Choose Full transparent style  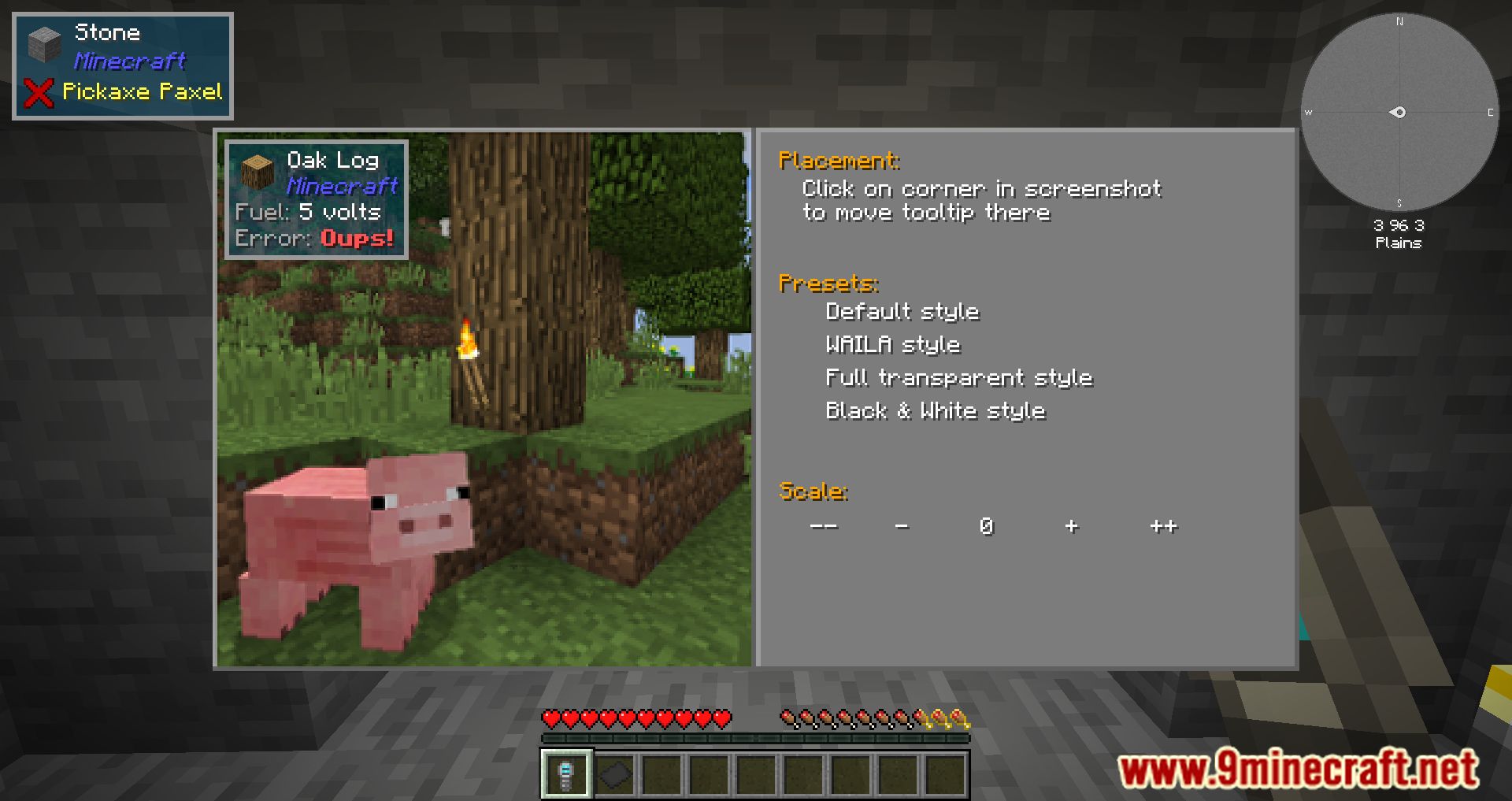958,377
